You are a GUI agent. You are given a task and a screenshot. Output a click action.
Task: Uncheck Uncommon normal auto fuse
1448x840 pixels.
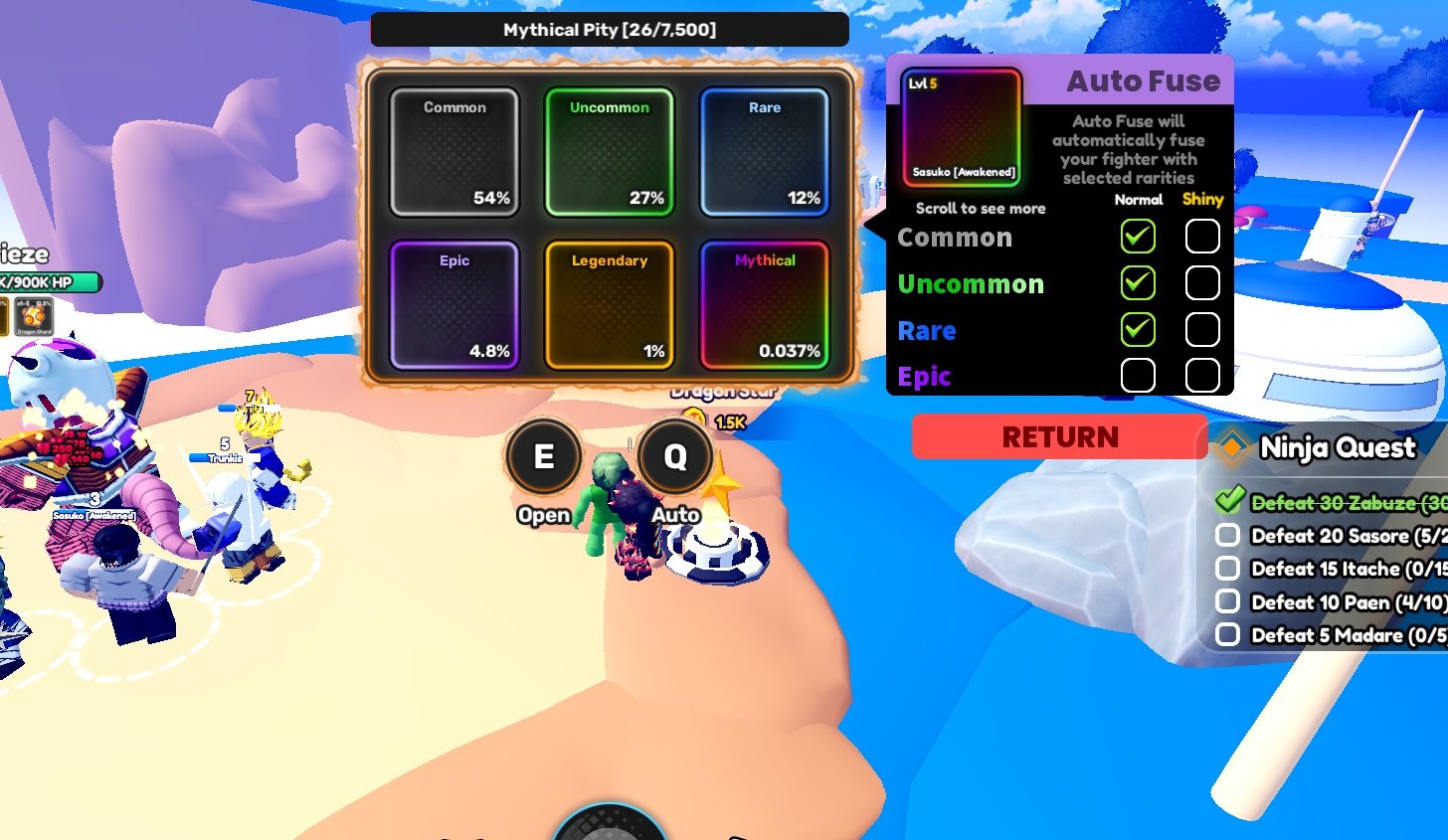1138,283
